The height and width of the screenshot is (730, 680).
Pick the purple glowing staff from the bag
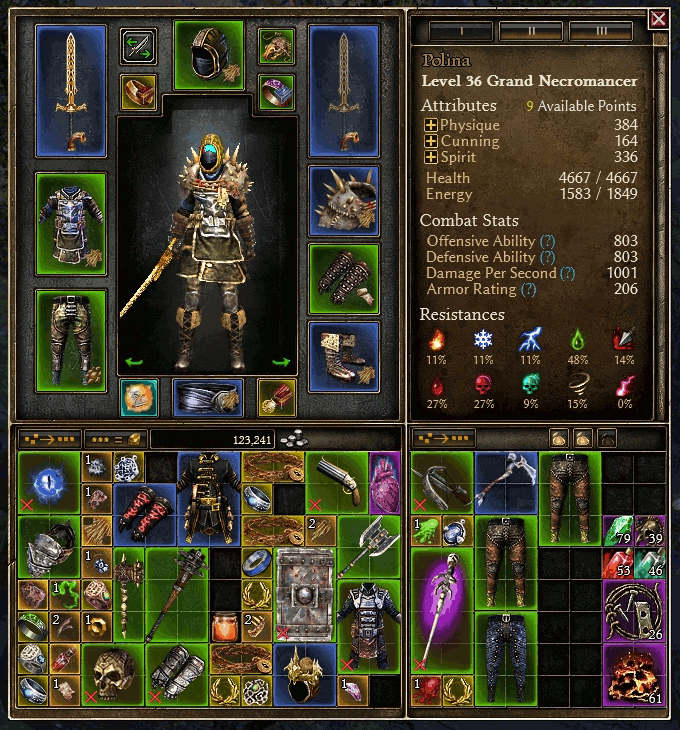click(441, 610)
